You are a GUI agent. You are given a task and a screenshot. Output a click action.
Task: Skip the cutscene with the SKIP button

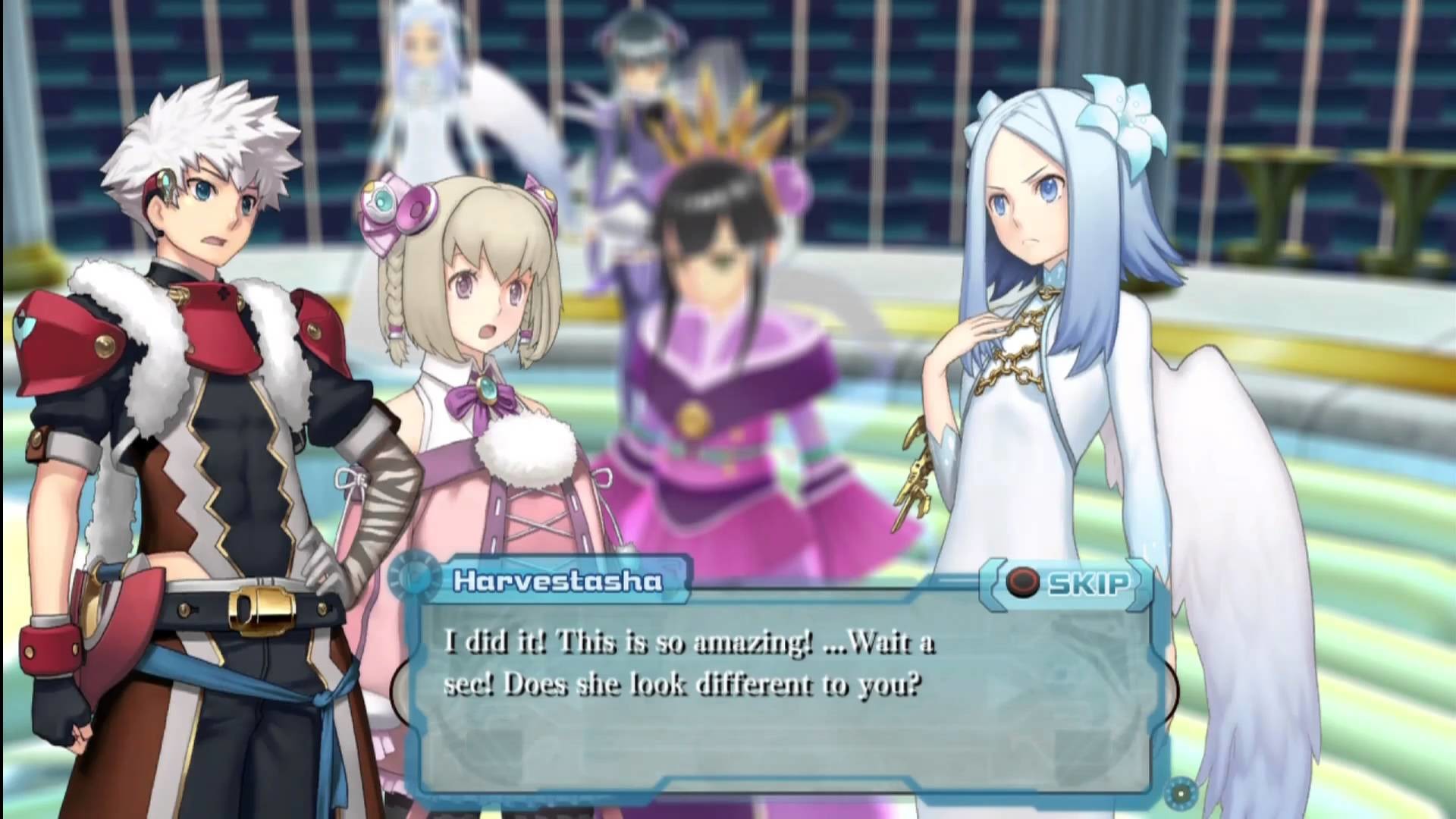coord(1068,583)
